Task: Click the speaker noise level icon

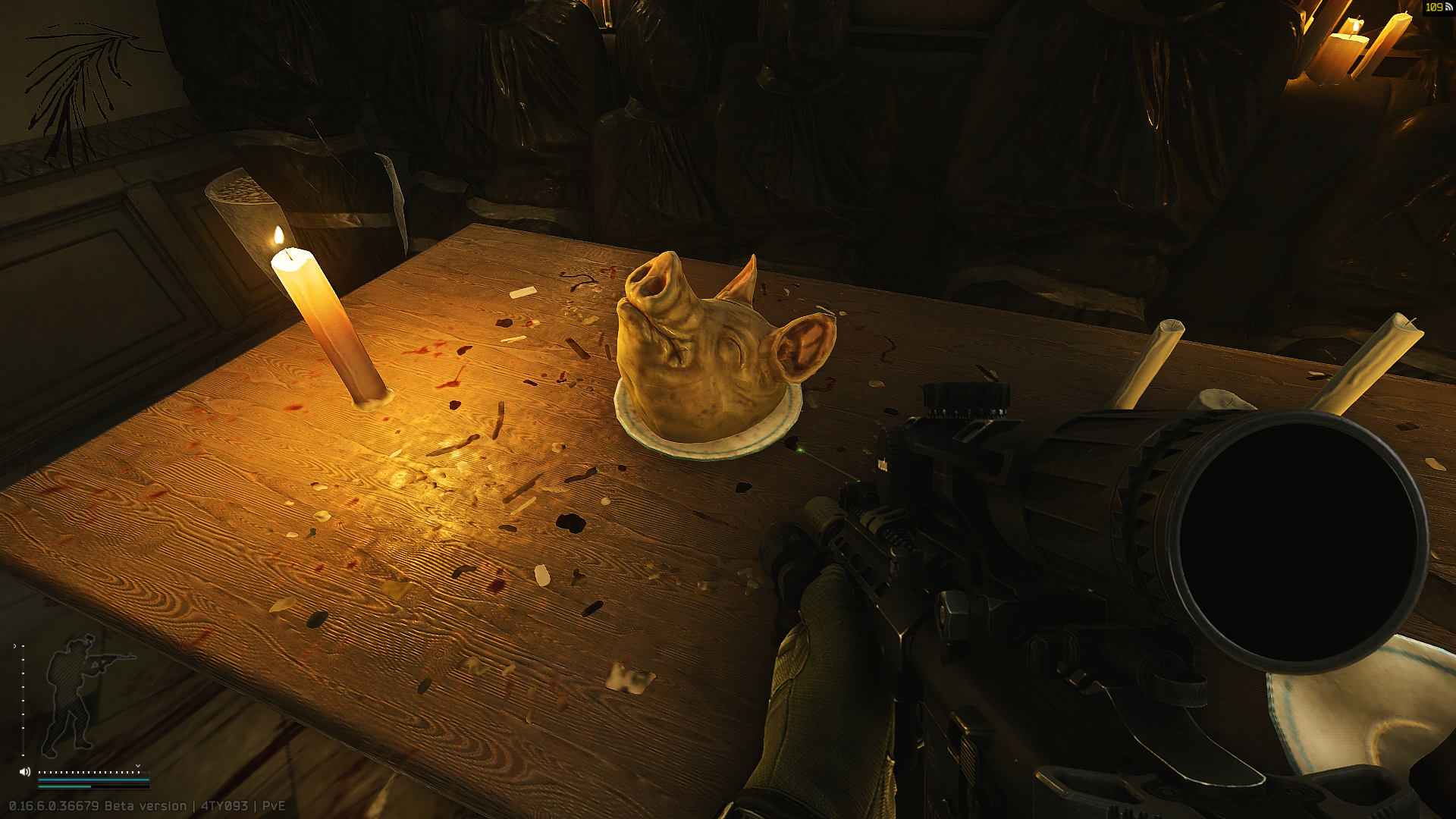Action: 25,772
